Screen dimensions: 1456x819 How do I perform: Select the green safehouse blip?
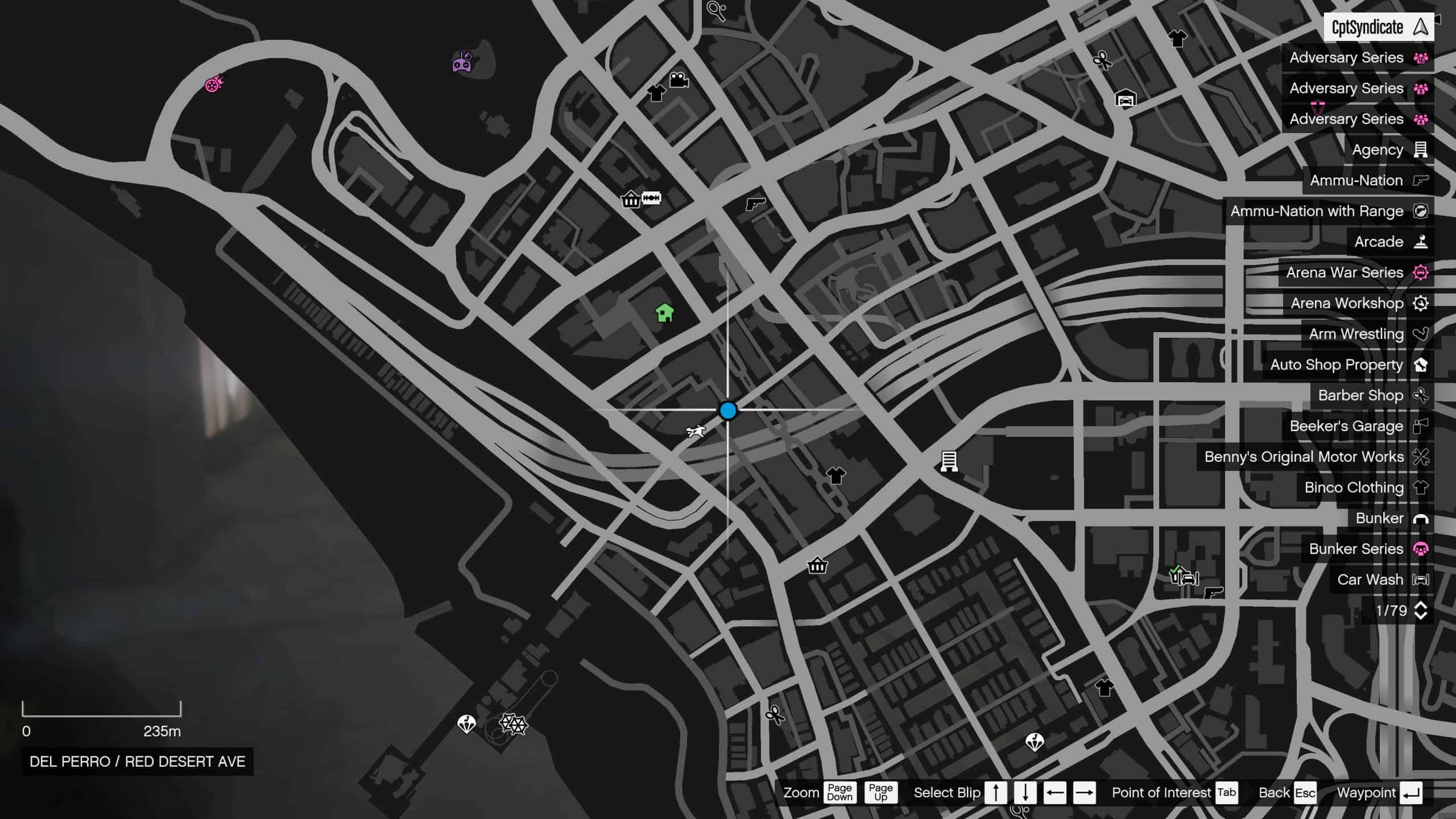pos(663,312)
